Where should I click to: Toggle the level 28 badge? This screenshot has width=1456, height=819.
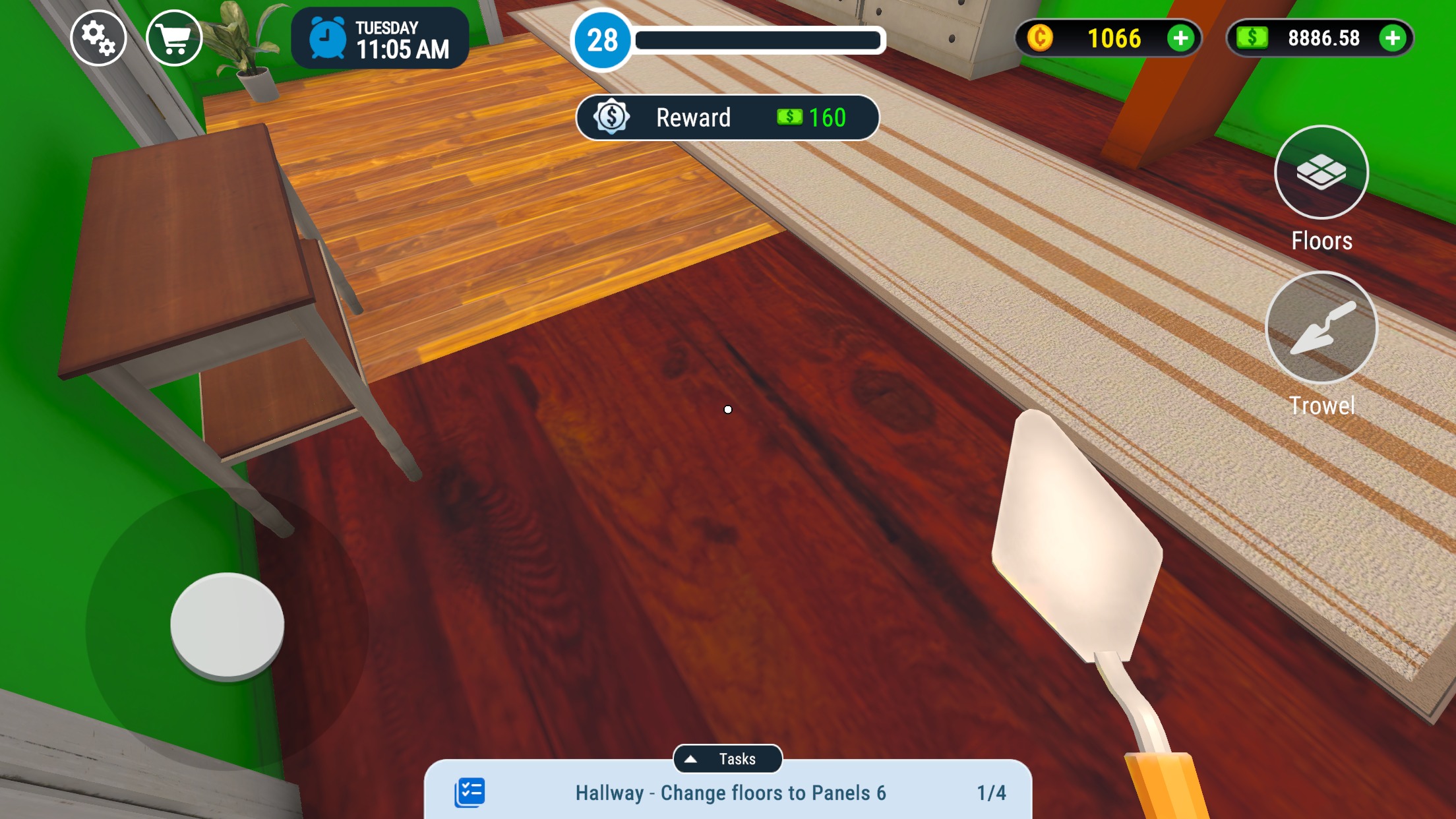601,40
